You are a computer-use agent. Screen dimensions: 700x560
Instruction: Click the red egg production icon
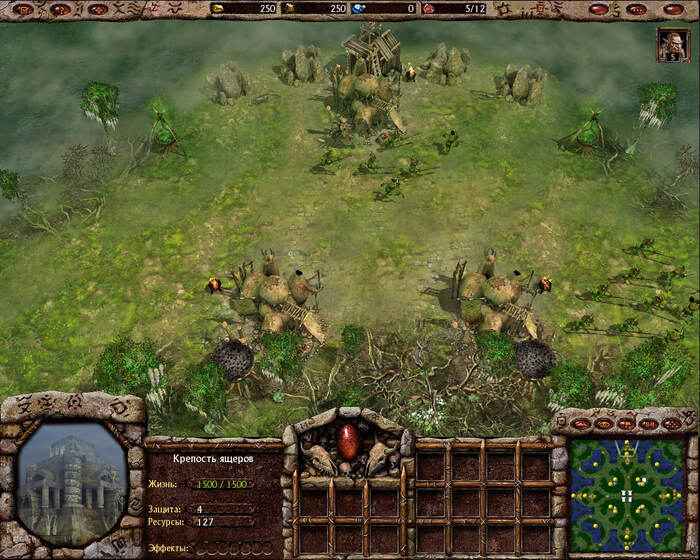click(x=349, y=440)
